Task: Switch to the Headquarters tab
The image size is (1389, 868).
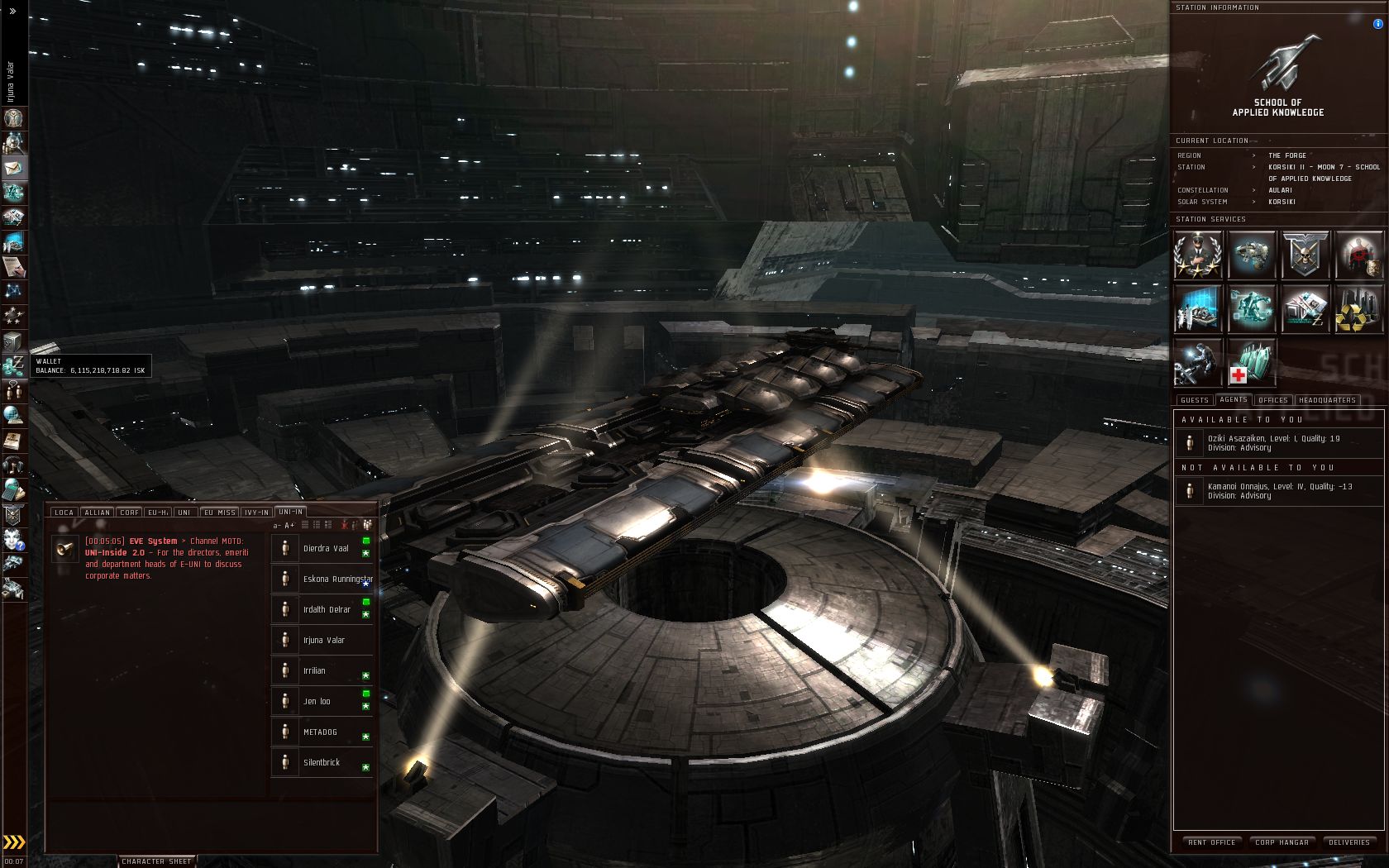Action: point(1327,400)
